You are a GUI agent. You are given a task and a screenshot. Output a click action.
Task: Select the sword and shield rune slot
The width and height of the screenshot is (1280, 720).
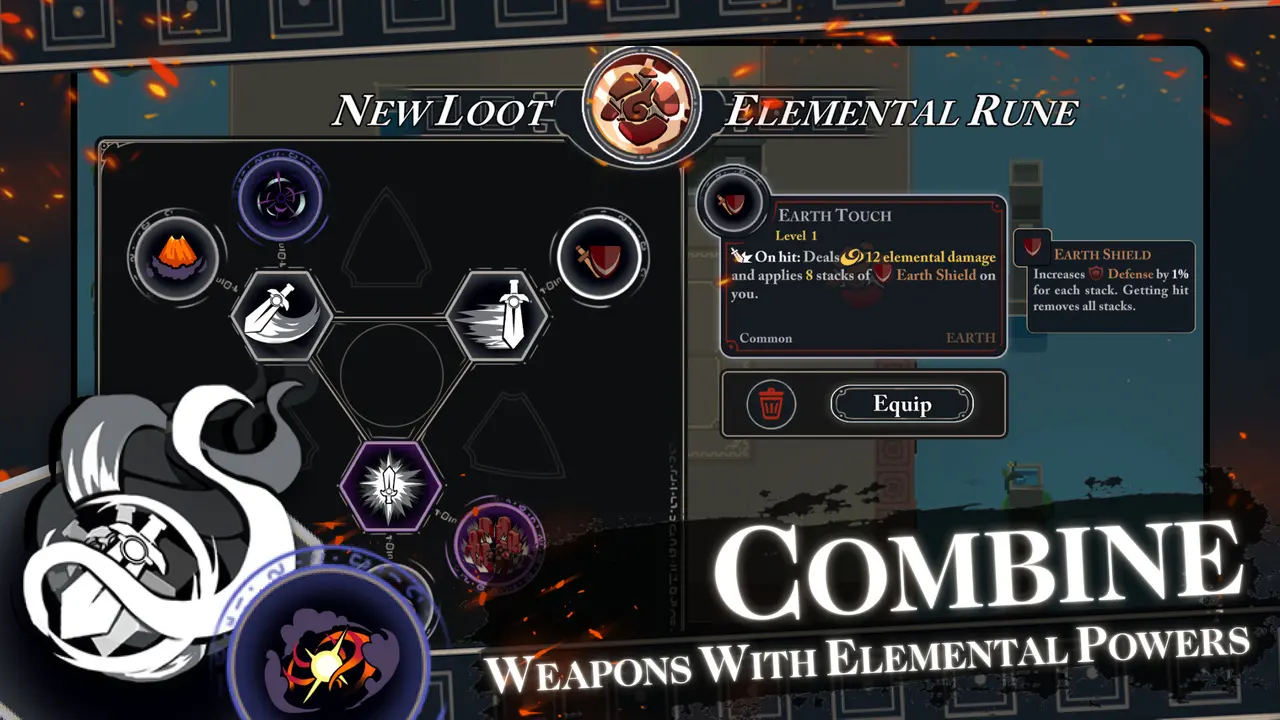[x=598, y=255]
